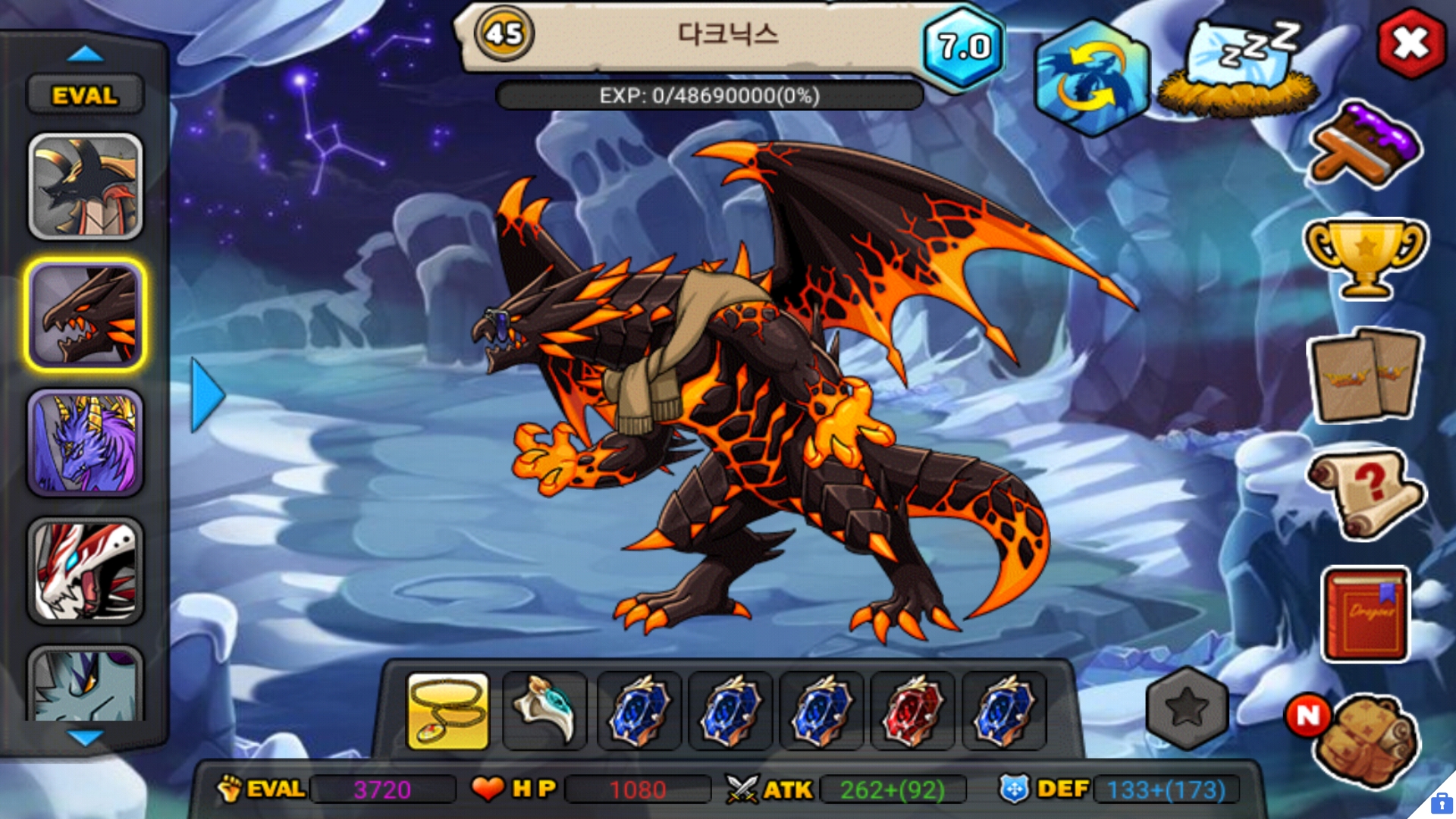Image resolution: width=1456 pixels, height=819 pixels.
Task: Select the gold necklace equipment slot
Action: [x=448, y=711]
